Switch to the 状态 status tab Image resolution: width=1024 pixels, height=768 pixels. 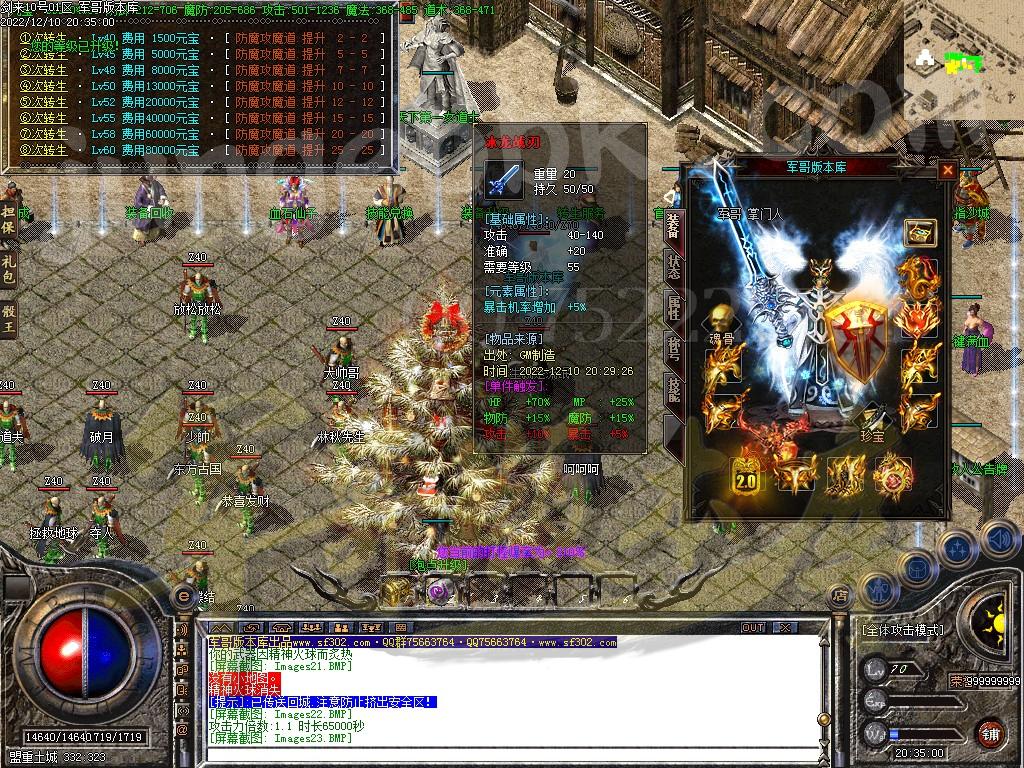click(674, 269)
